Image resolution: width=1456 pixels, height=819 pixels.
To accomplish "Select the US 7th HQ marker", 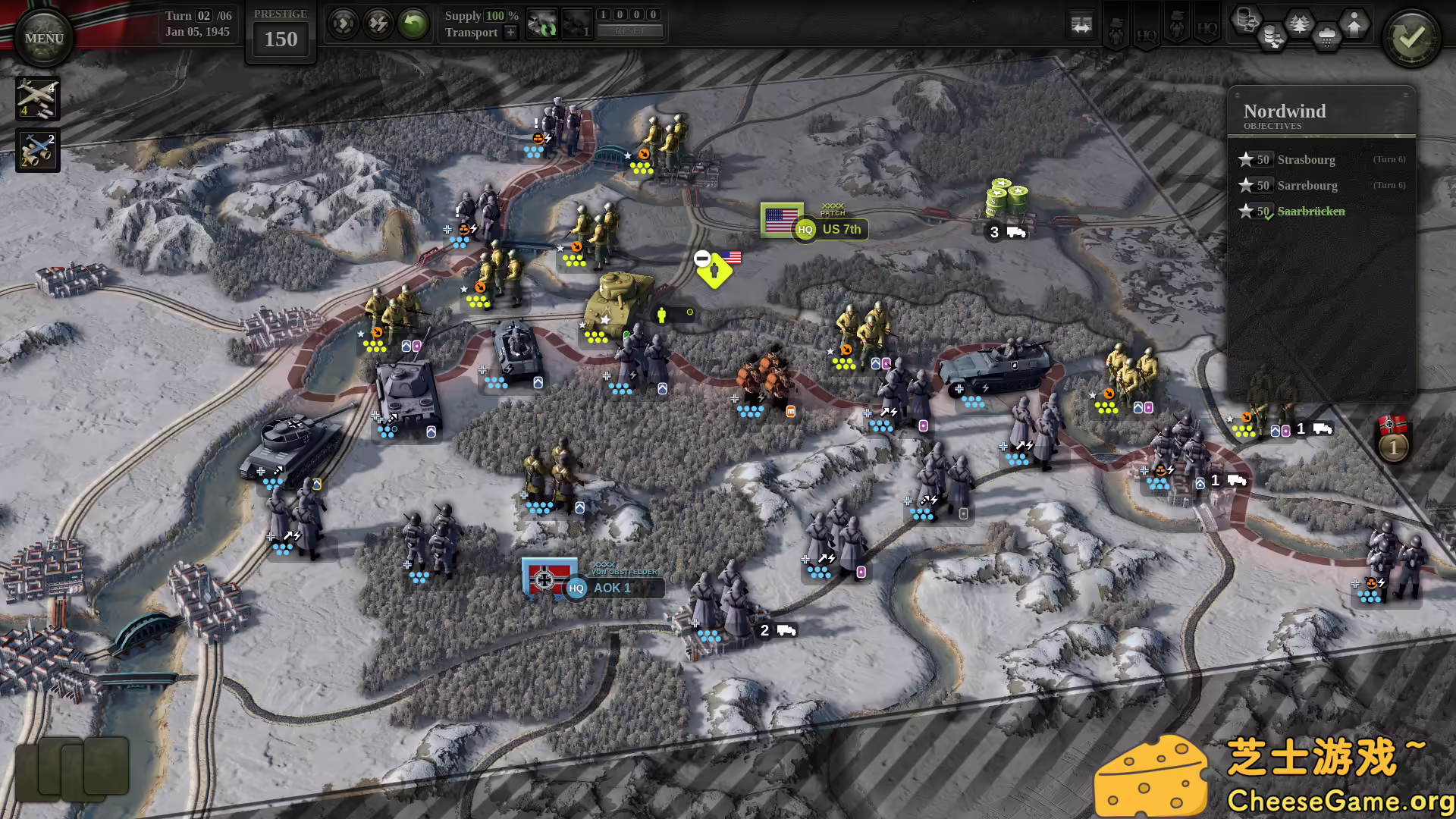I will [830, 229].
